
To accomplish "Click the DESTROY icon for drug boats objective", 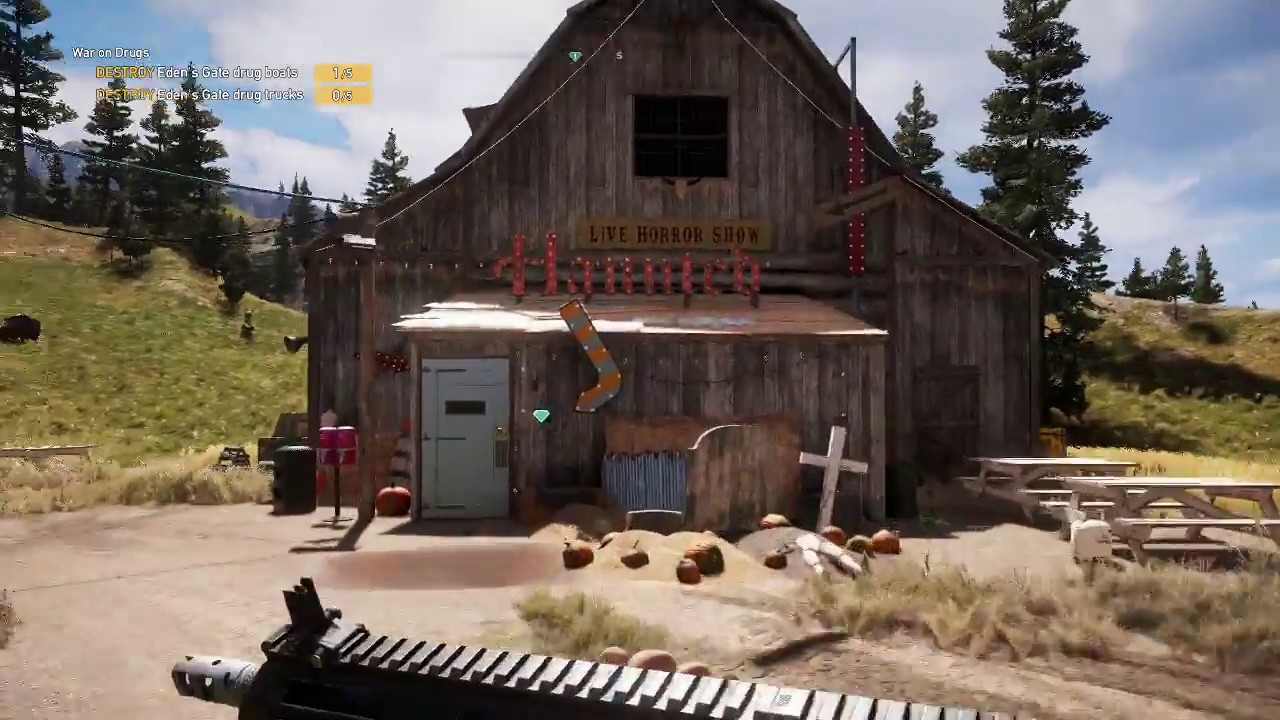I will coord(124,72).
